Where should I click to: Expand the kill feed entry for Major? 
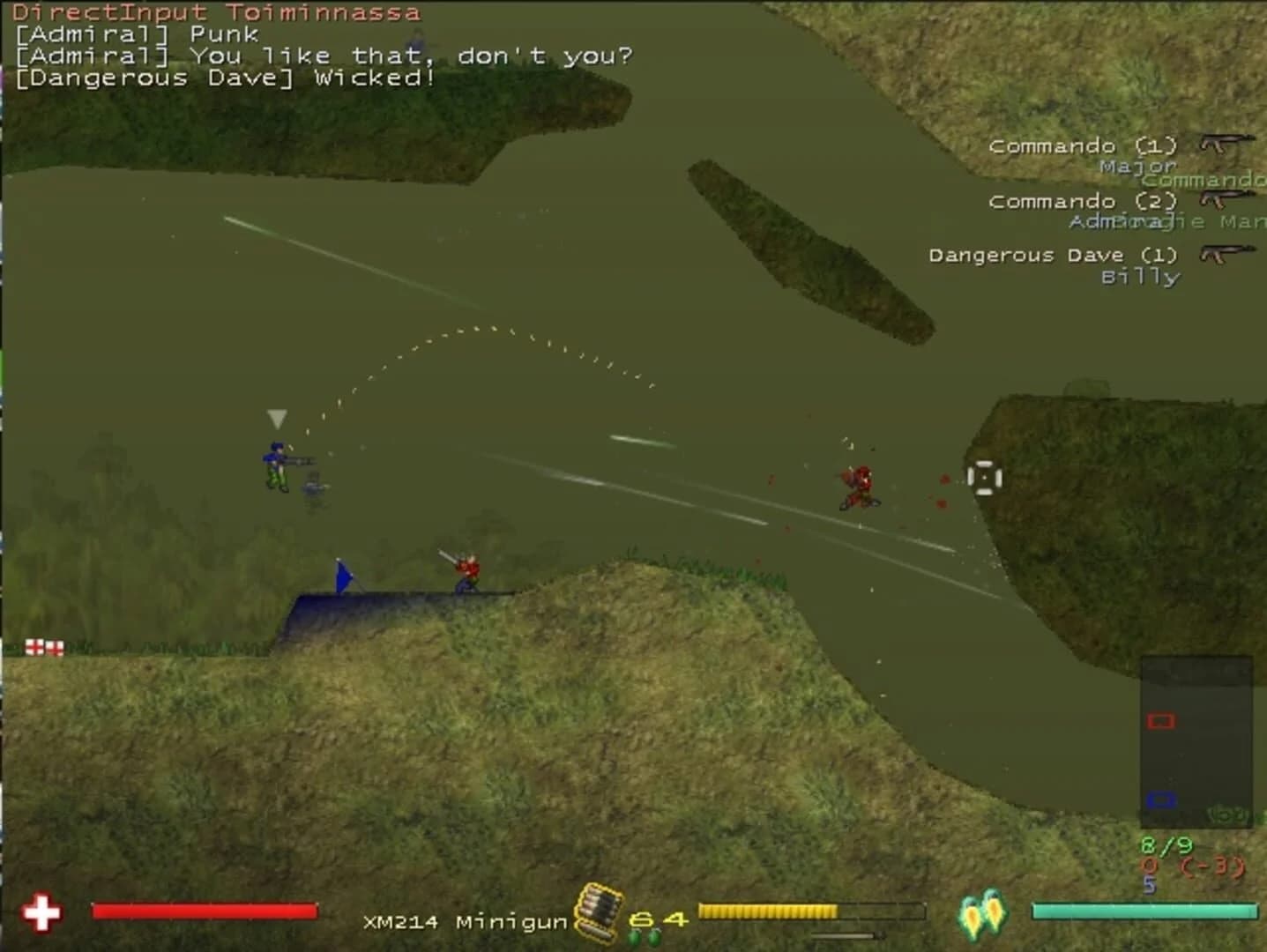coord(1138,166)
